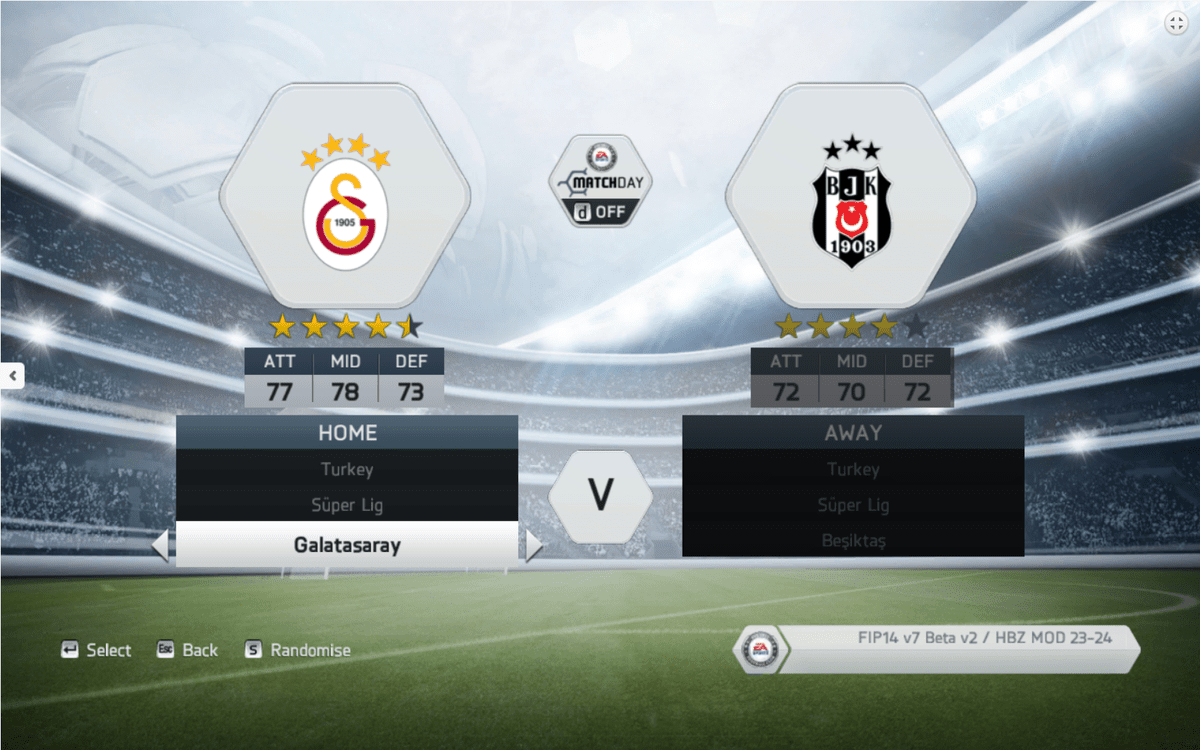Click the Galatasaray club crest

tap(345, 210)
